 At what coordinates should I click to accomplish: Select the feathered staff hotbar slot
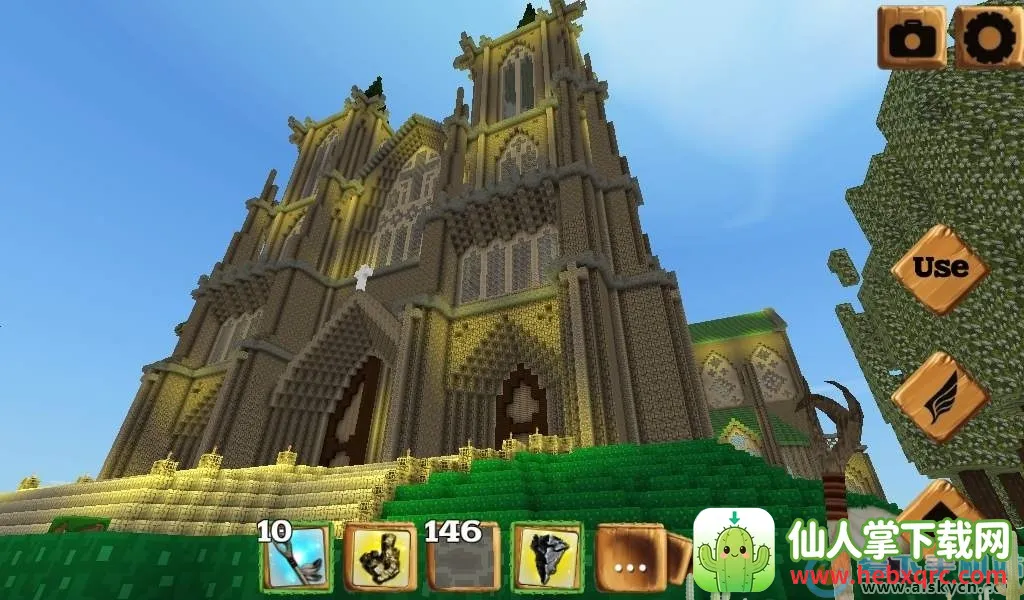(297, 557)
